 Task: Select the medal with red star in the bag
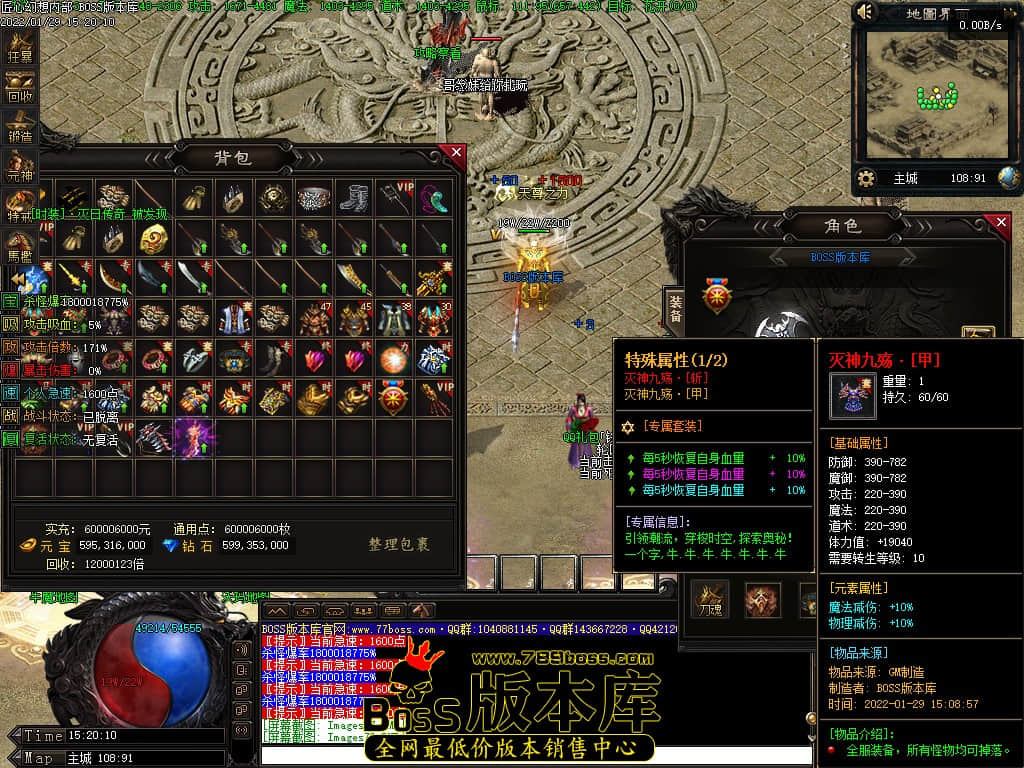tap(393, 398)
